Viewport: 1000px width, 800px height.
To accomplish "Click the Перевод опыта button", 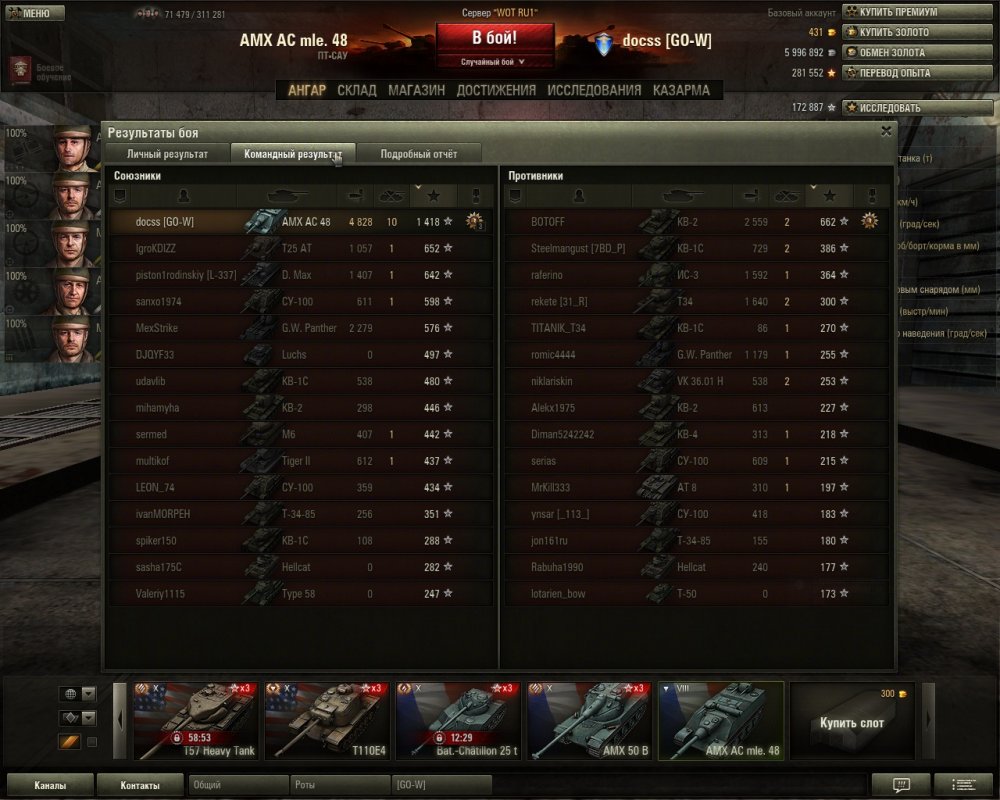I will pyautogui.click(x=894, y=73).
